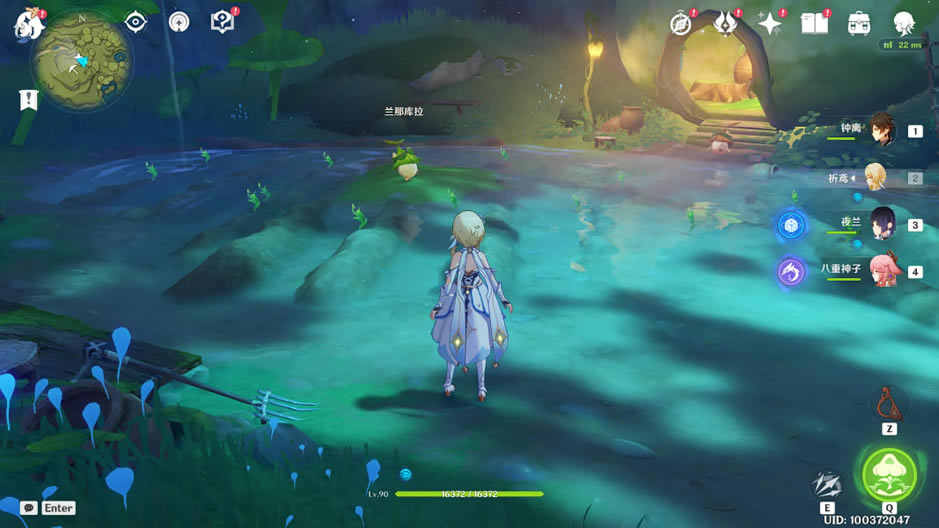
Task: Select party member 夜兰
Action: pyautogui.click(x=881, y=224)
